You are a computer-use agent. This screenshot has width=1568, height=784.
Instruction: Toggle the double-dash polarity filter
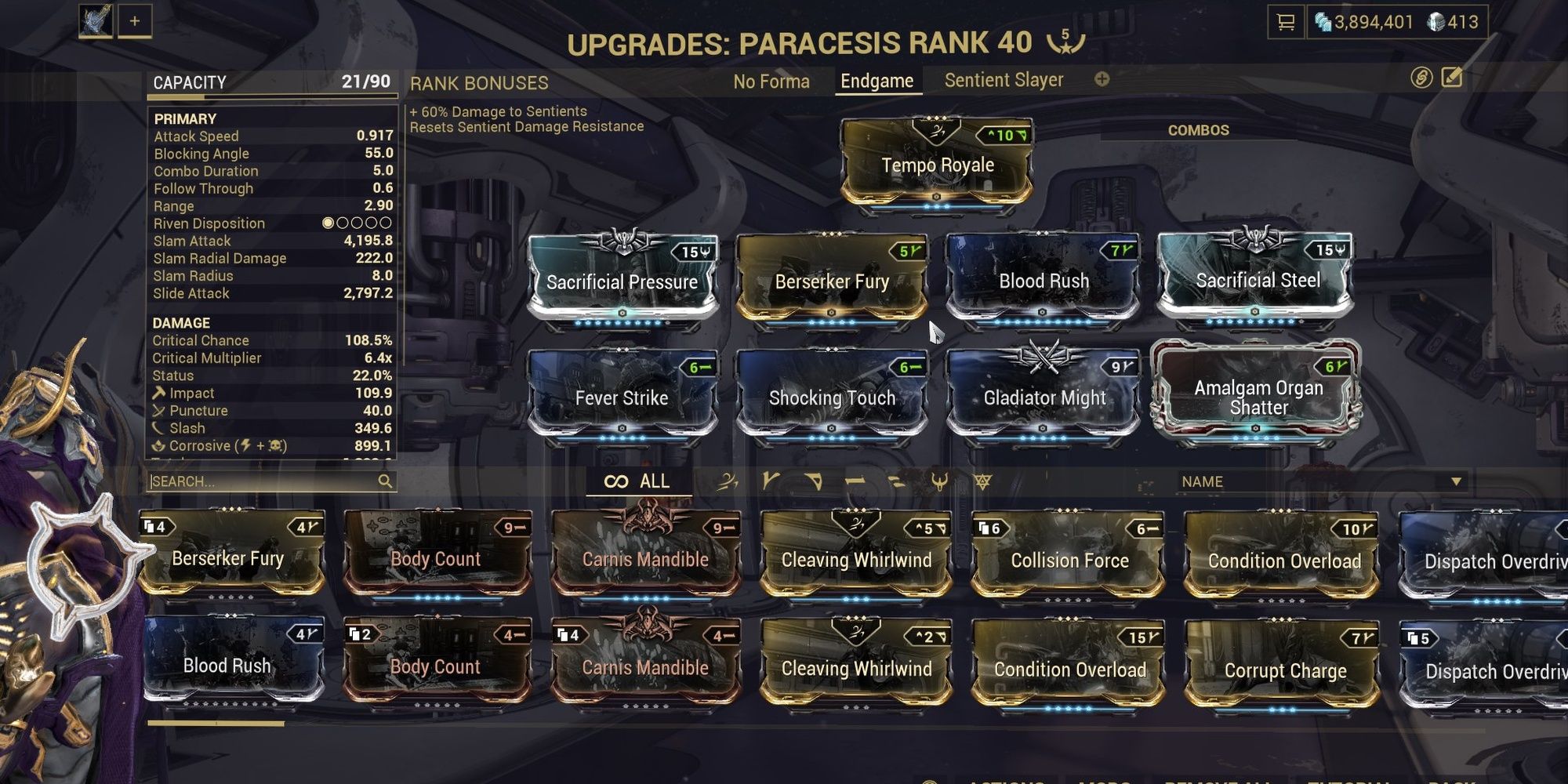pos(898,481)
